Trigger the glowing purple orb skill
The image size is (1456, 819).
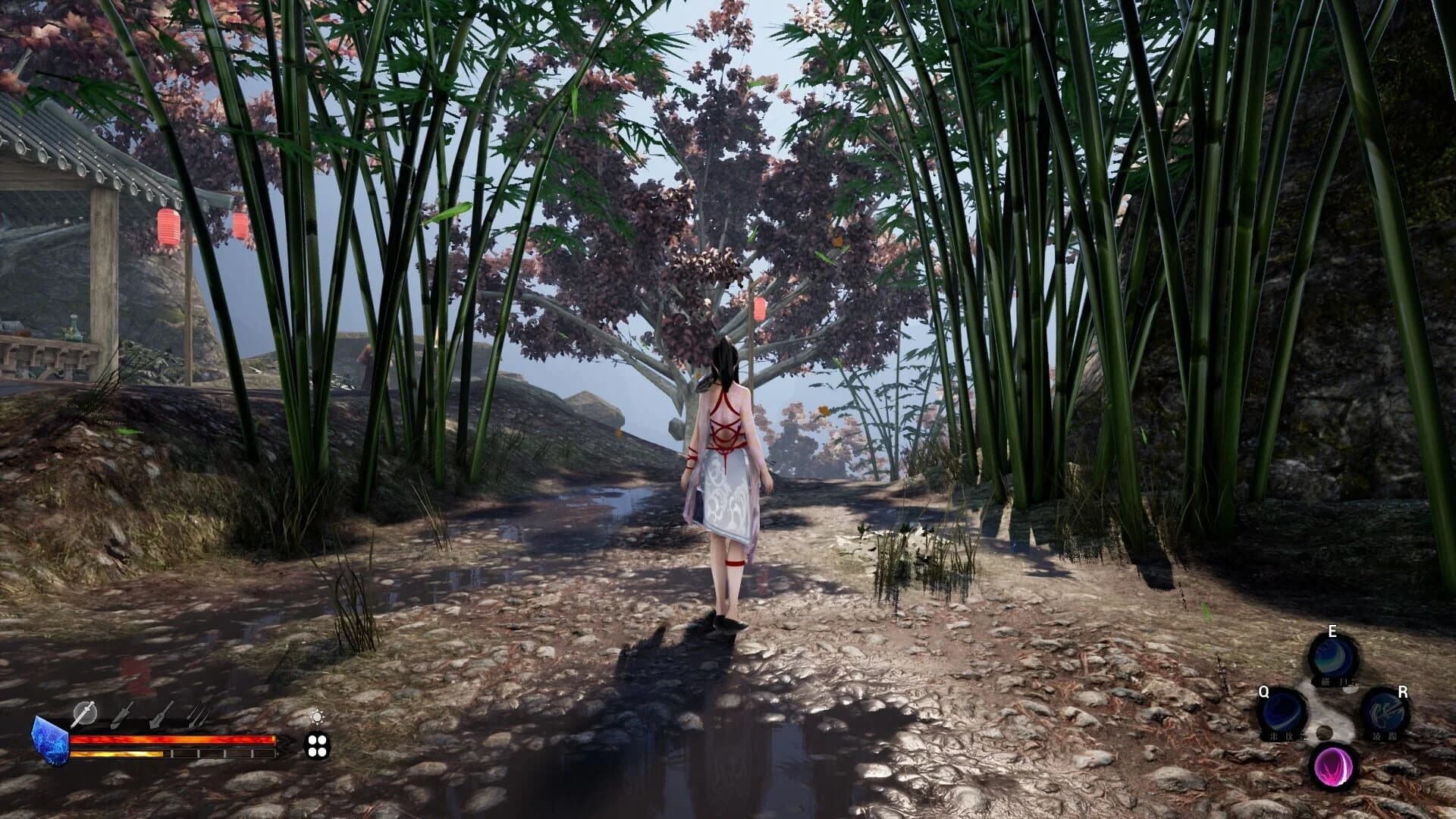click(1335, 767)
